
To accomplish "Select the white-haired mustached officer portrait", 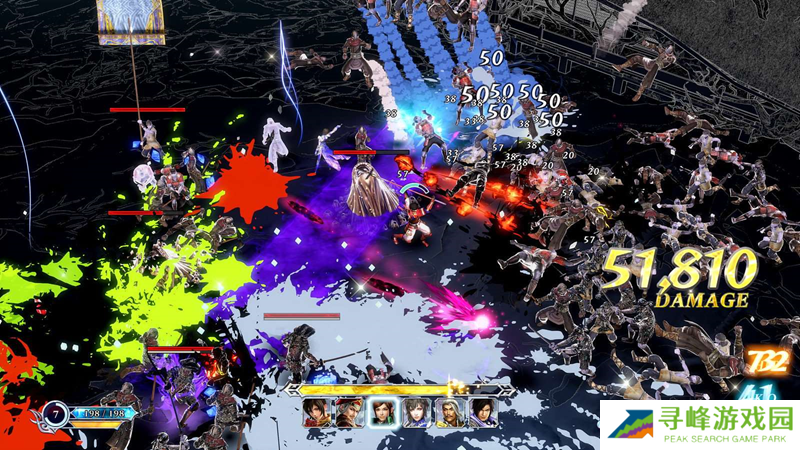I will (448, 413).
